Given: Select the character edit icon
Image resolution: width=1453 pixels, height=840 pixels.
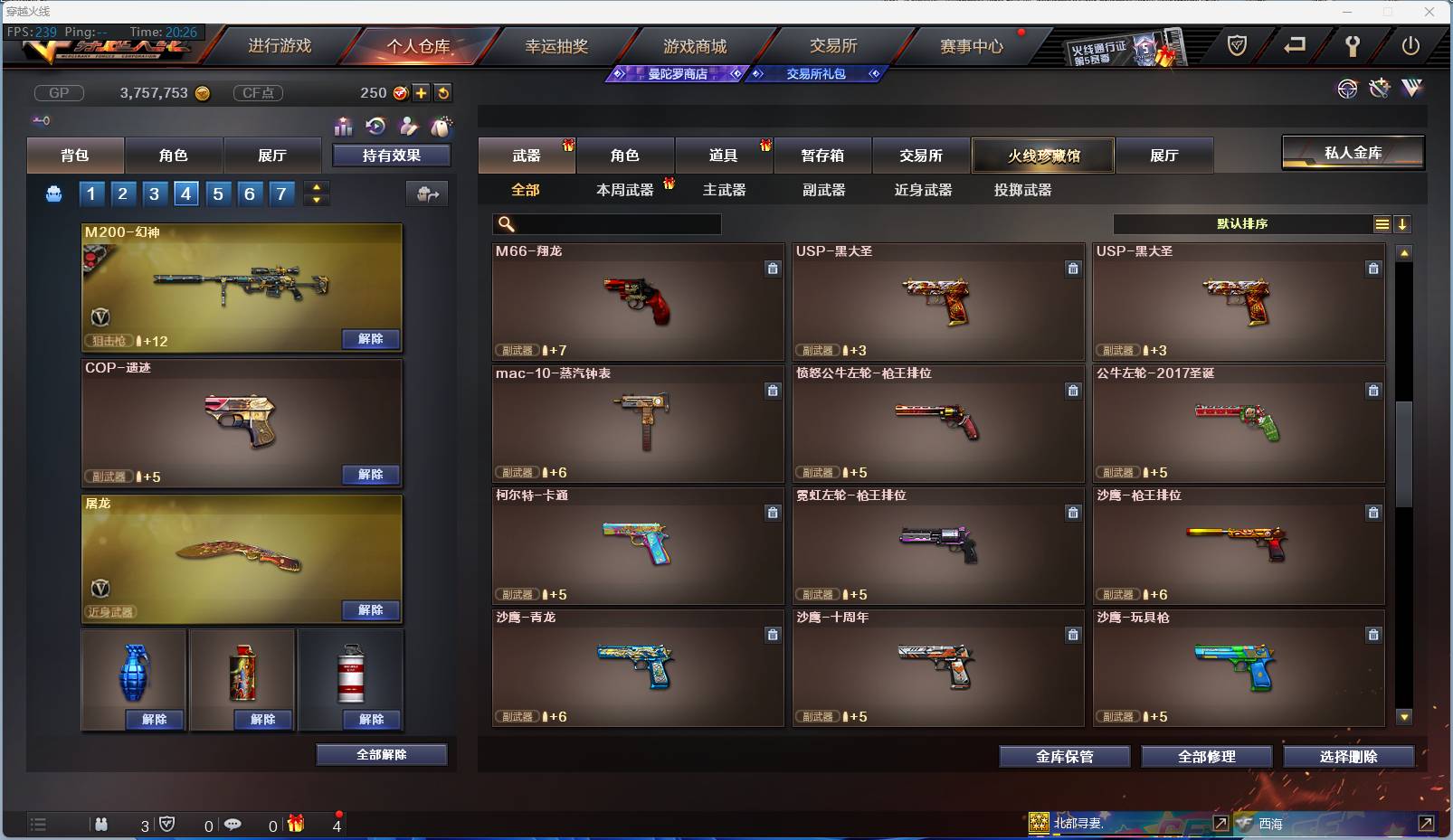Looking at the screenshot, I should tap(407, 127).
